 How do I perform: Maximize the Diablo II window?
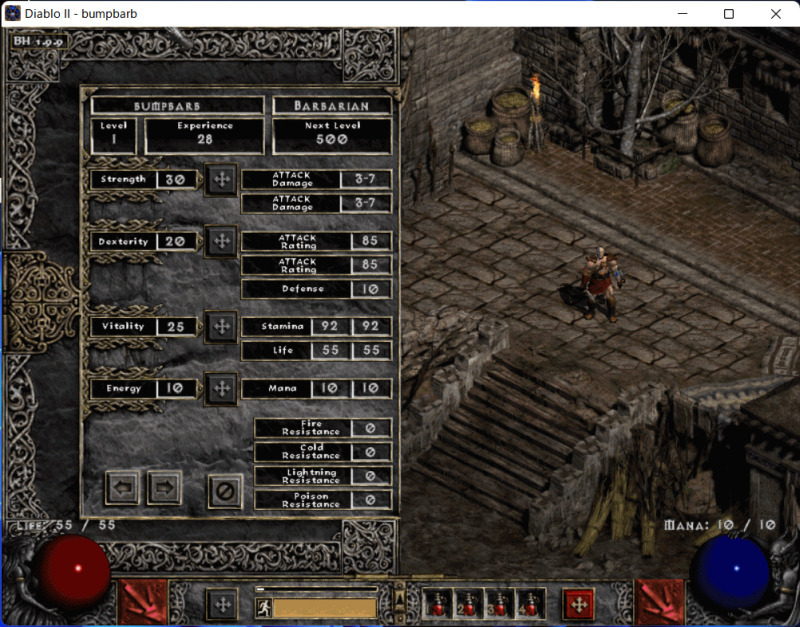[729, 14]
